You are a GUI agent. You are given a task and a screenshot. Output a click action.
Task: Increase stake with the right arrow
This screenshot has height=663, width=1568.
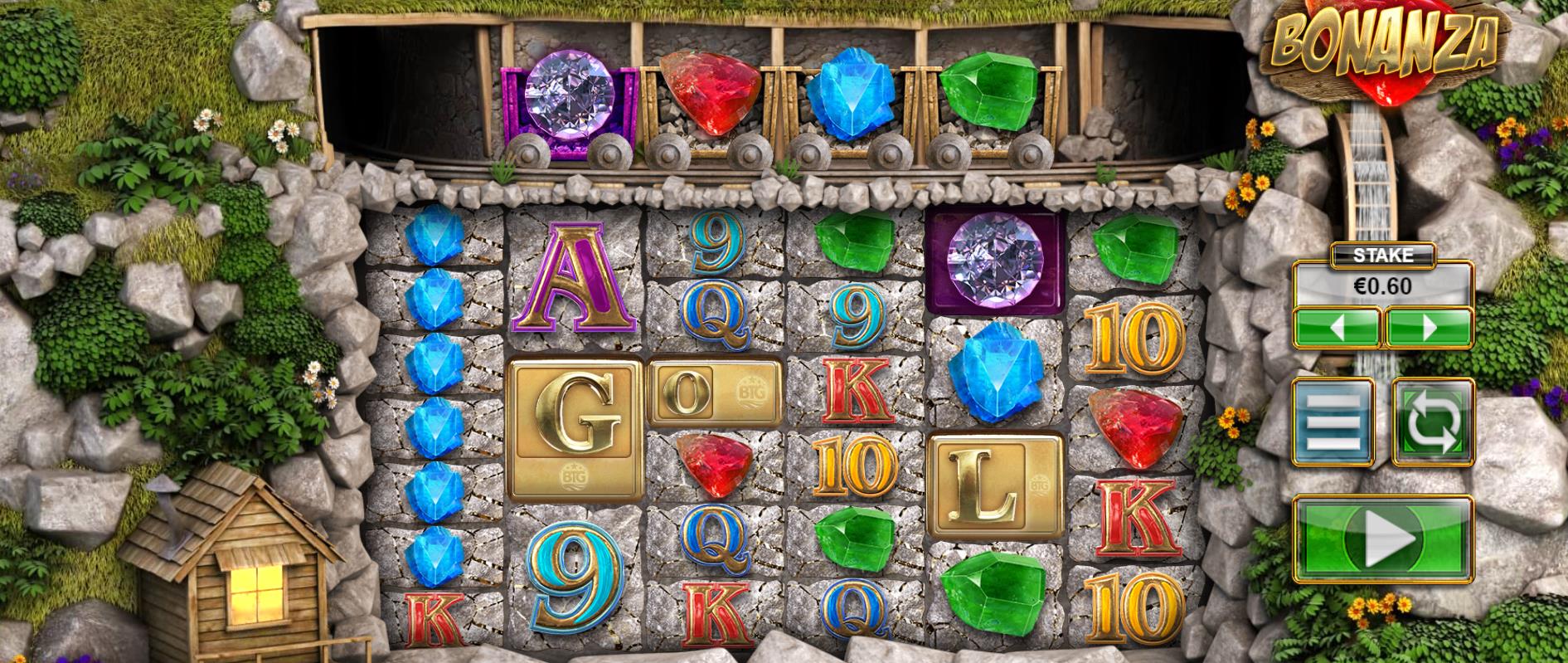tap(1429, 327)
